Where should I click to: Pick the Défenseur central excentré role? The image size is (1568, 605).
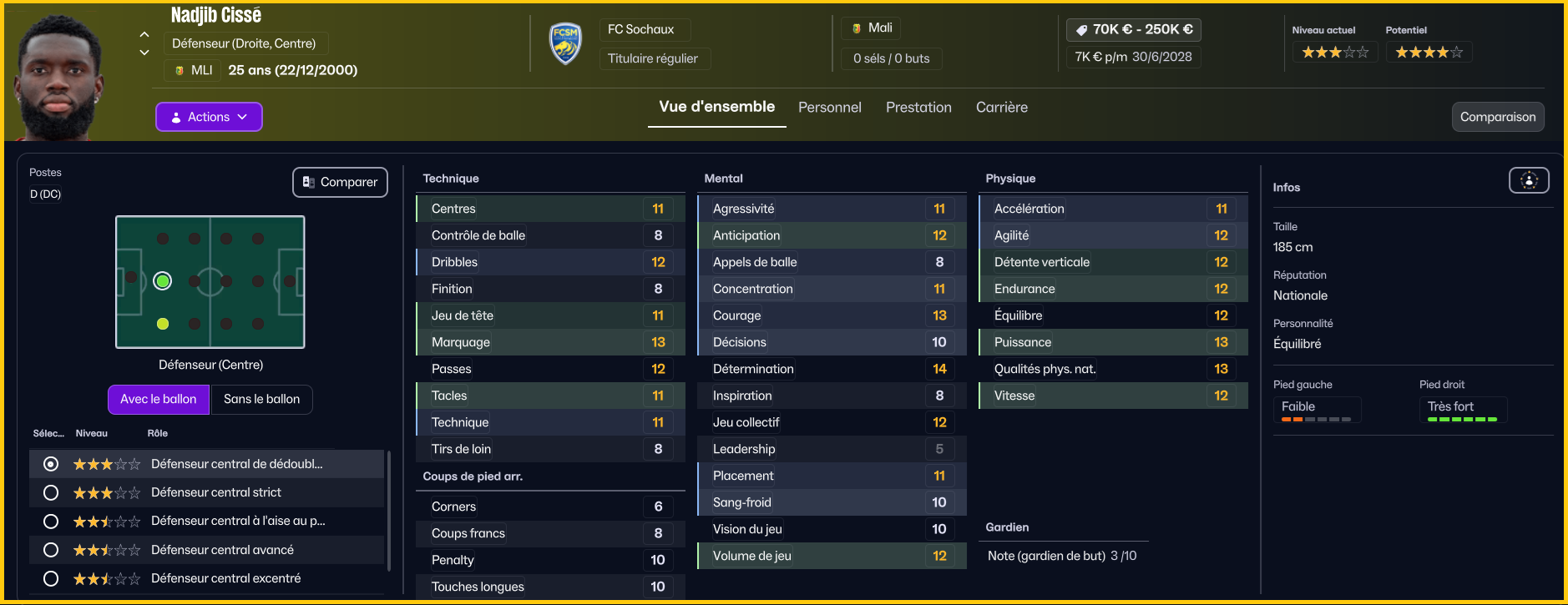51,578
